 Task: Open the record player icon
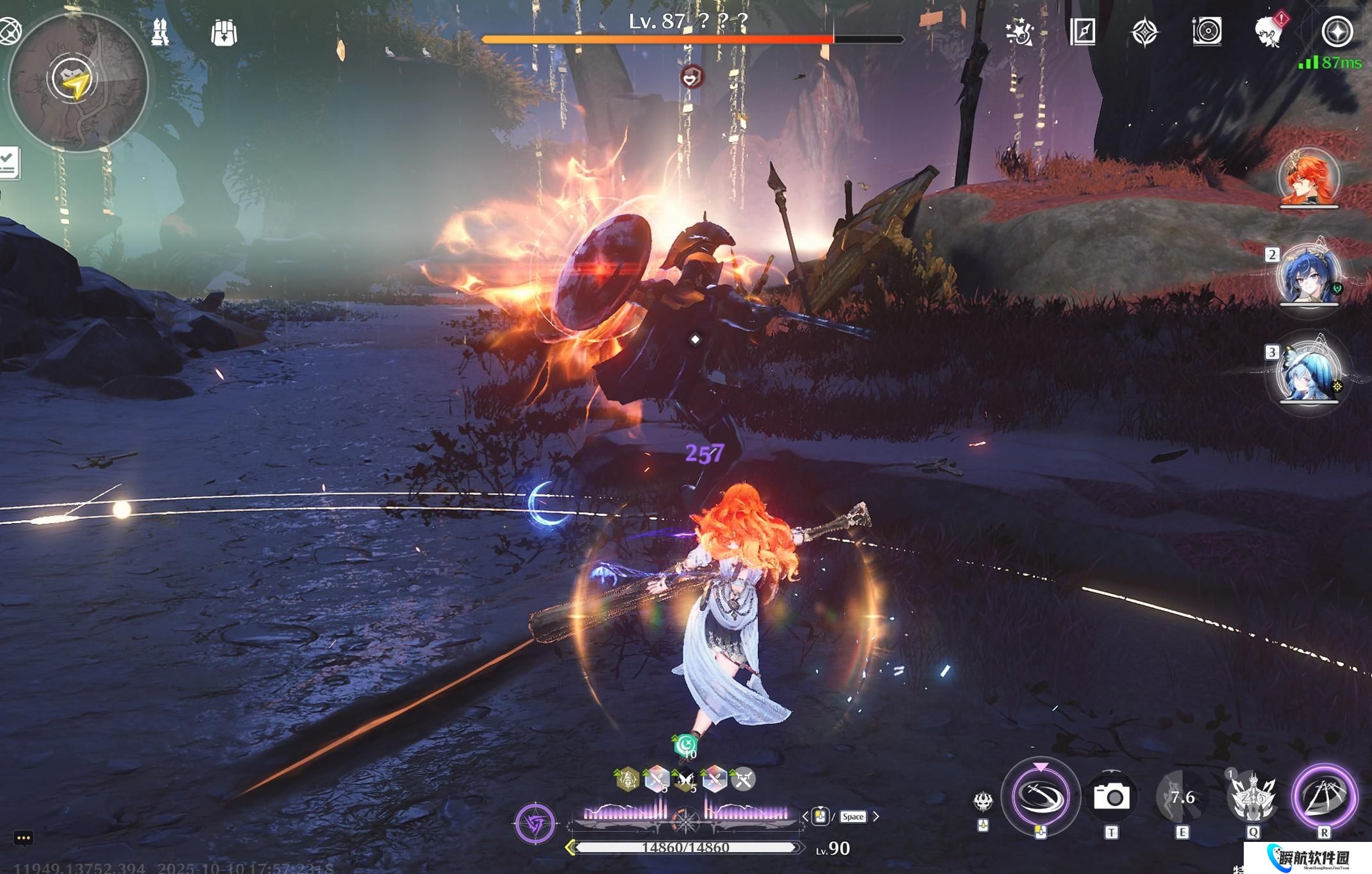click(1207, 31)
